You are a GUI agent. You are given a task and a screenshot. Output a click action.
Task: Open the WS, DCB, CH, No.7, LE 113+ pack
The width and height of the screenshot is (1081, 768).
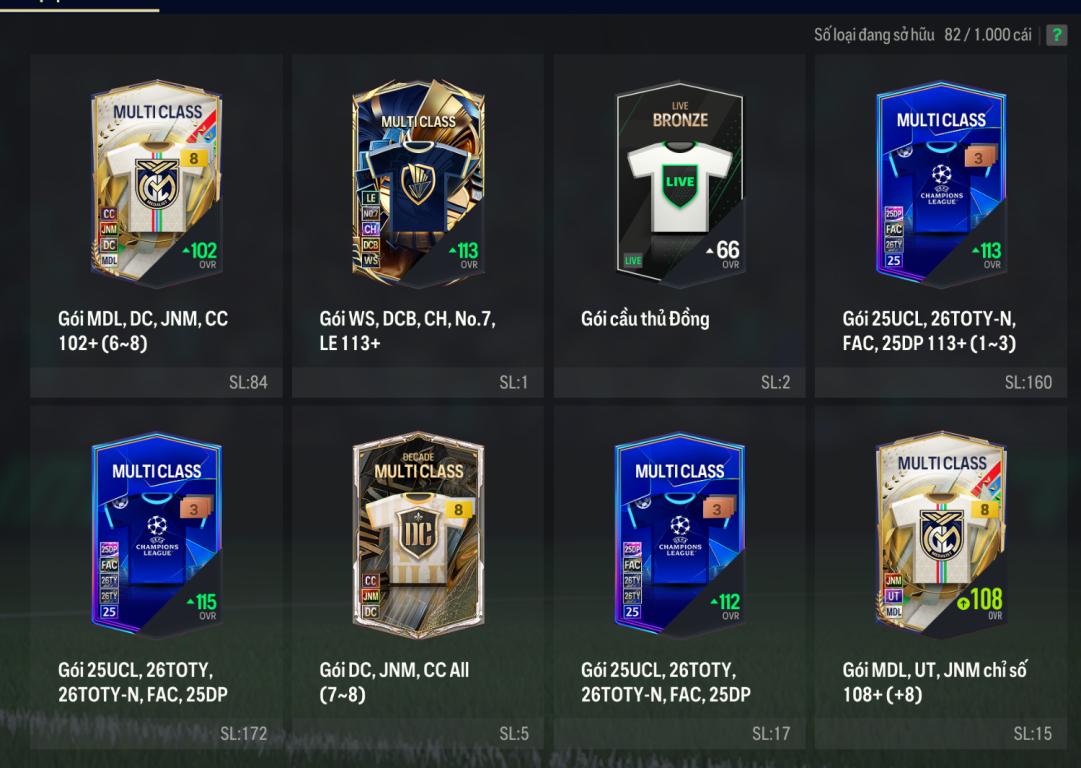tap(418, 180)
